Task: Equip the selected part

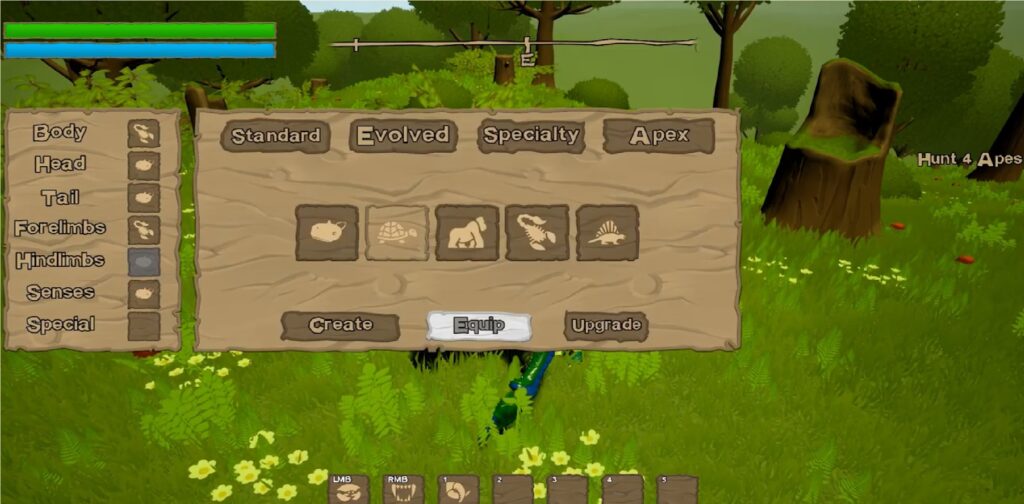Action: click(478, 325)
